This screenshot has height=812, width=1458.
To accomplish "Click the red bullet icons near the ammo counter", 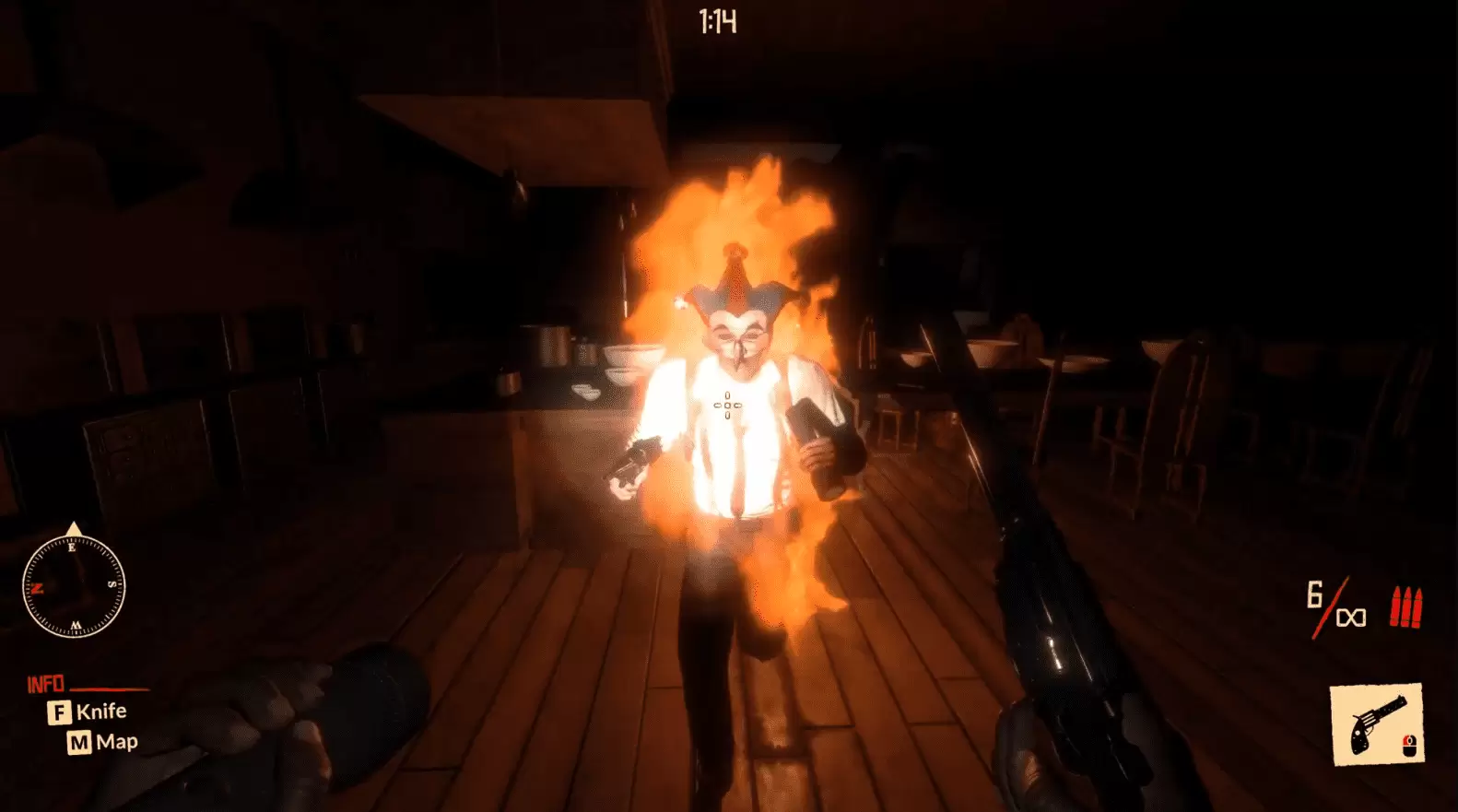I will 1405,606.
